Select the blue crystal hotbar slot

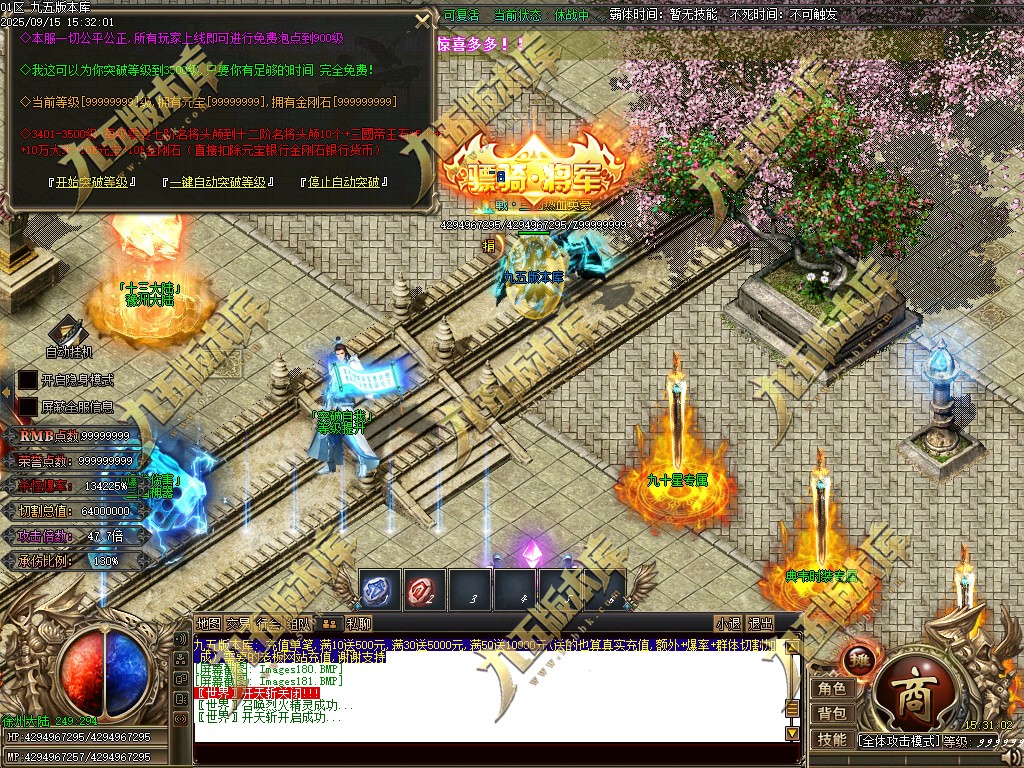380,590
